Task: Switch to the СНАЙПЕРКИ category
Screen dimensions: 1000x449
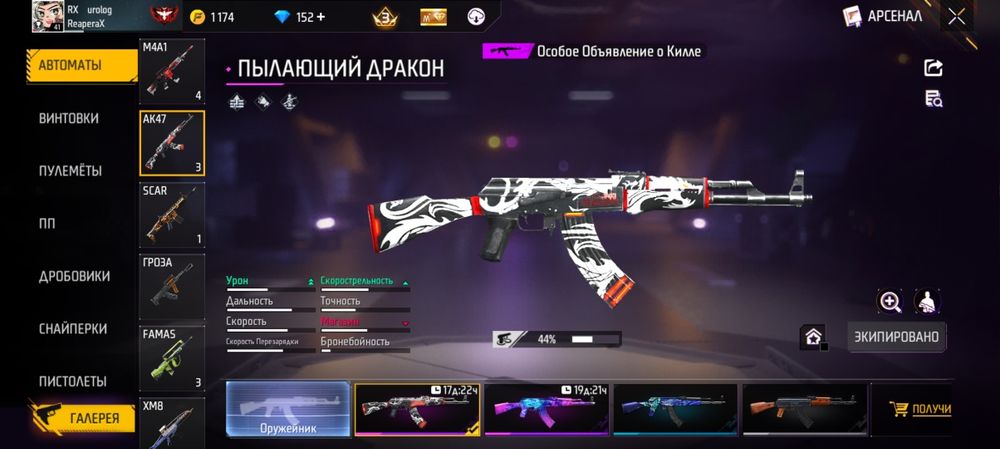Action: tap(72, 329)
